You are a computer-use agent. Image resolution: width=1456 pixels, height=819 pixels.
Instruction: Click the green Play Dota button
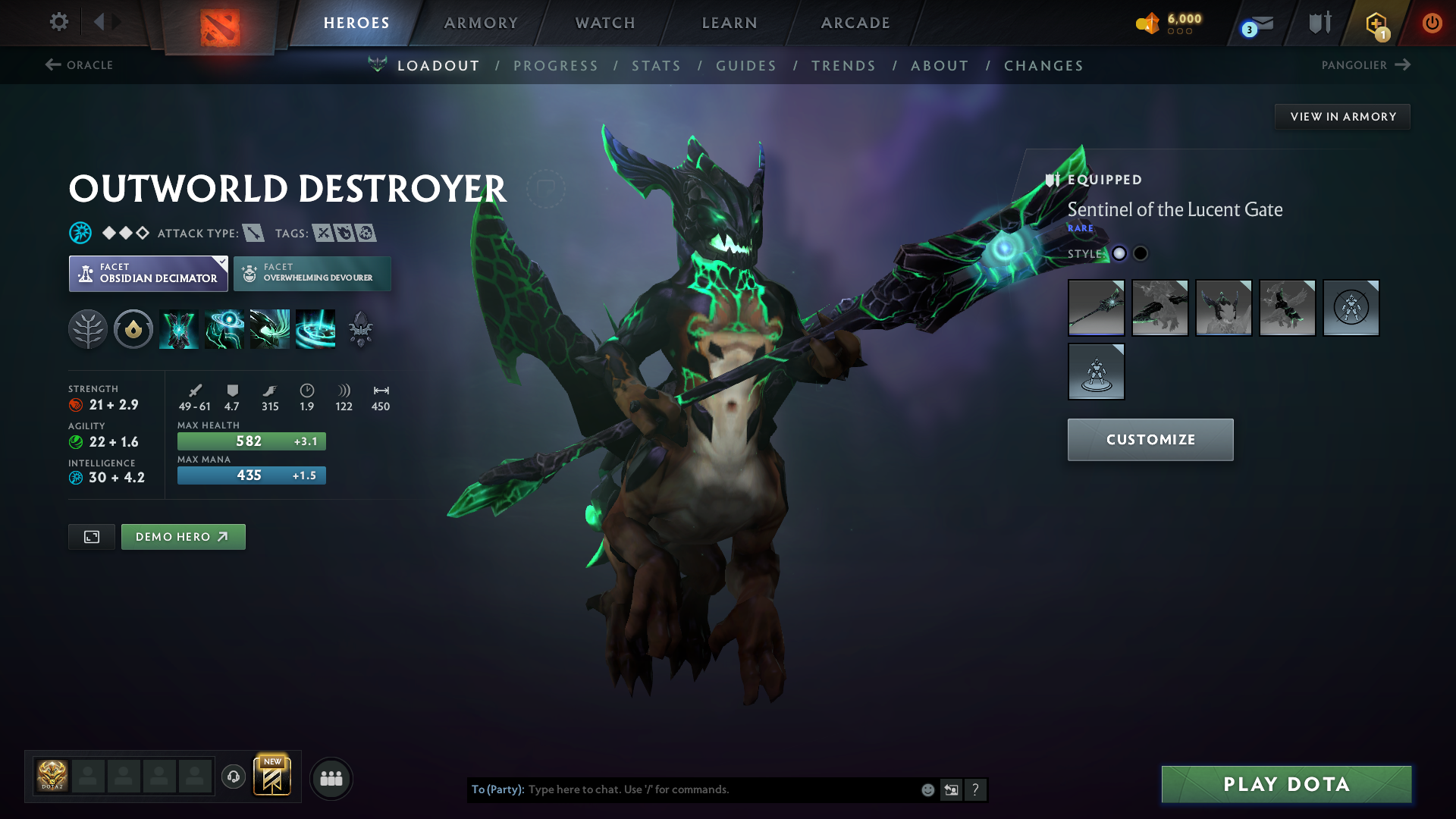click(1286, 784)
